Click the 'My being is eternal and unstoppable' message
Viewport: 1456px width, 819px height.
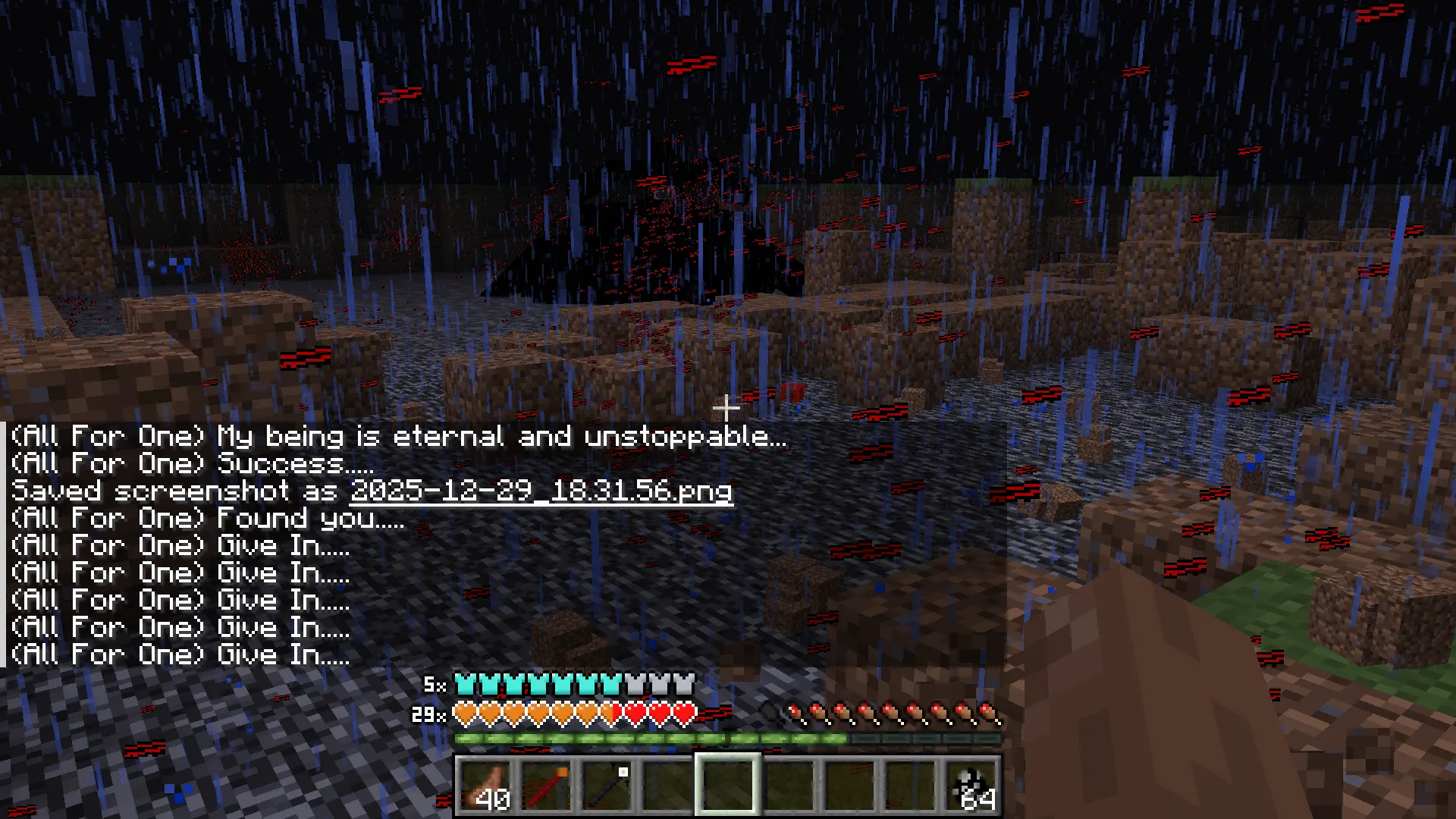pos(398,436)
